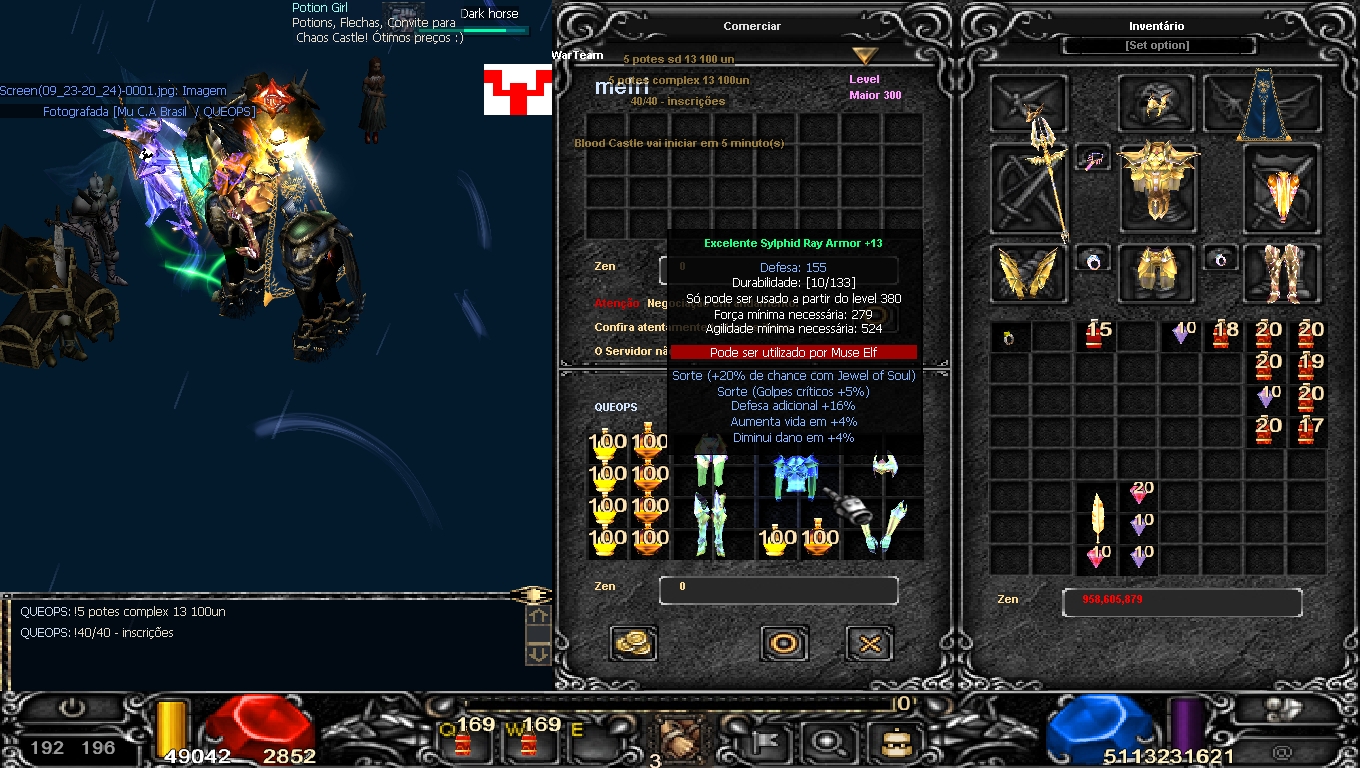Select the equipped boots slot
This screenshot has height=768, width=1360.
(1282, 272)
